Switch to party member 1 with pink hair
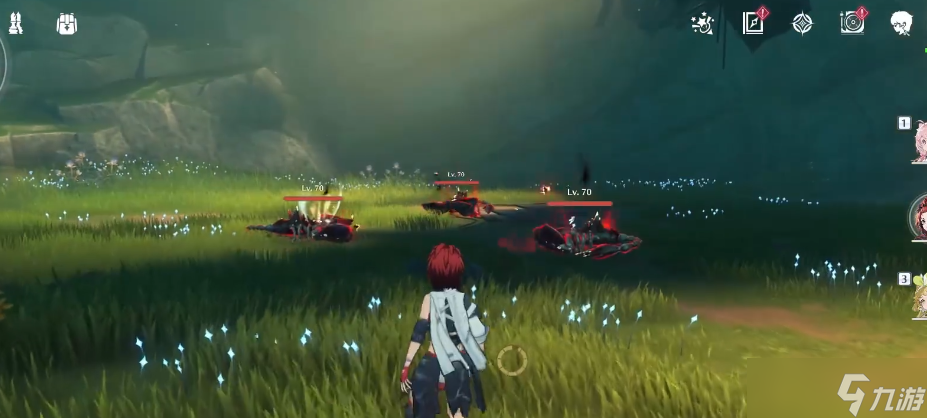Screen dimensions: 927x418 pos(918,142)
